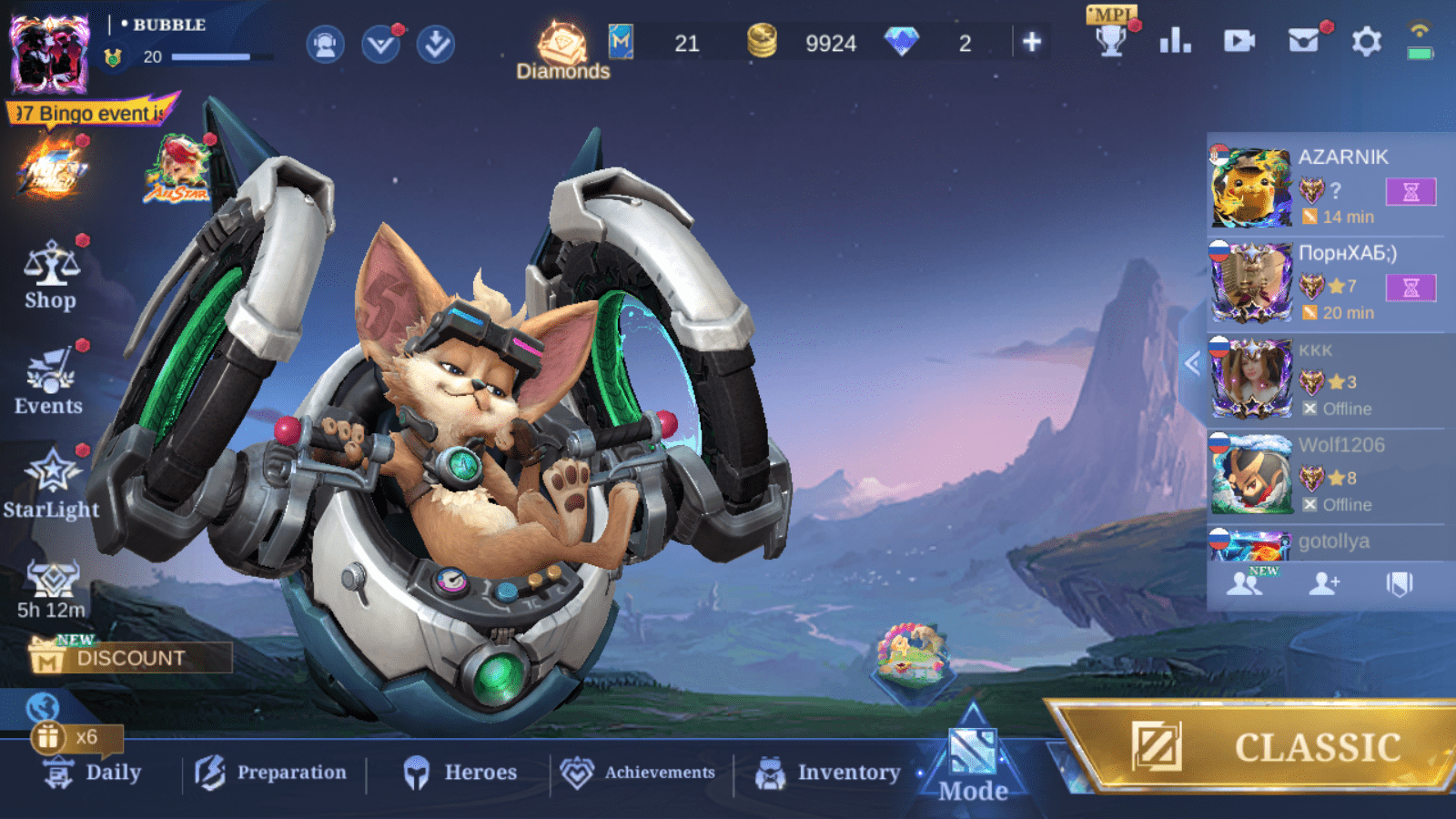Image resolution: width=1456 pixels, height=819 pixels.
Task: Open the Heroes list
Action: (460, 773)
